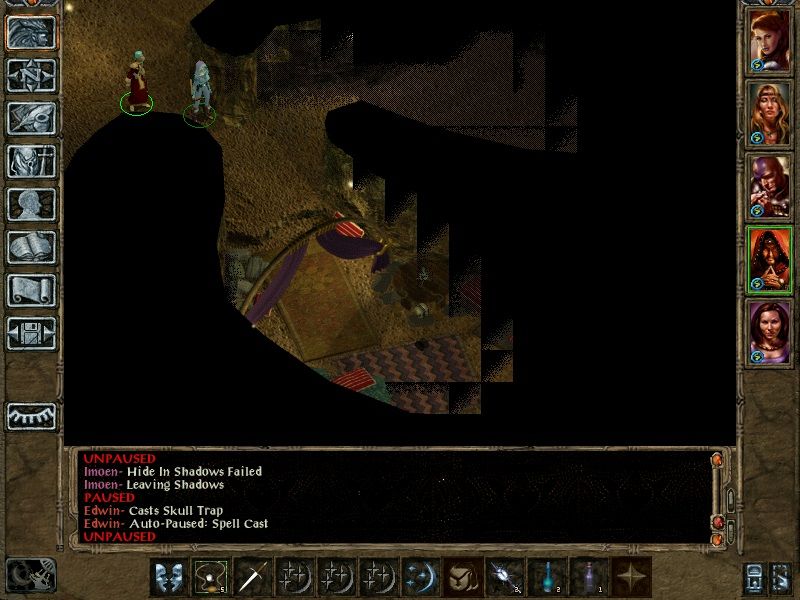
Task: Open the journal with the quill icon
Action: [x=31, y=118]
